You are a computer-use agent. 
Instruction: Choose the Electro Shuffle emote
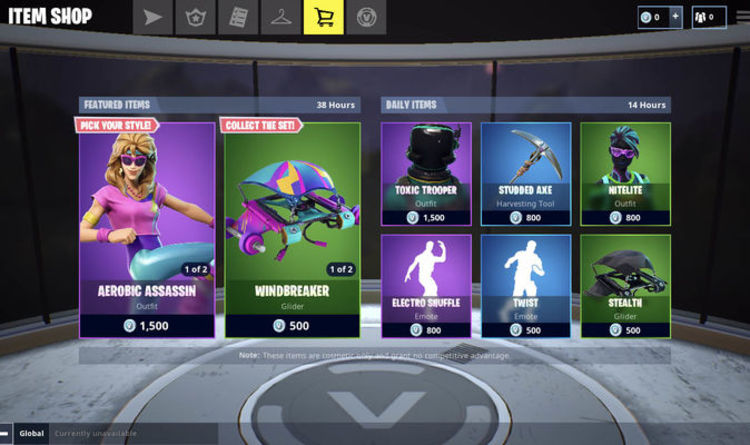click(426, 285)
